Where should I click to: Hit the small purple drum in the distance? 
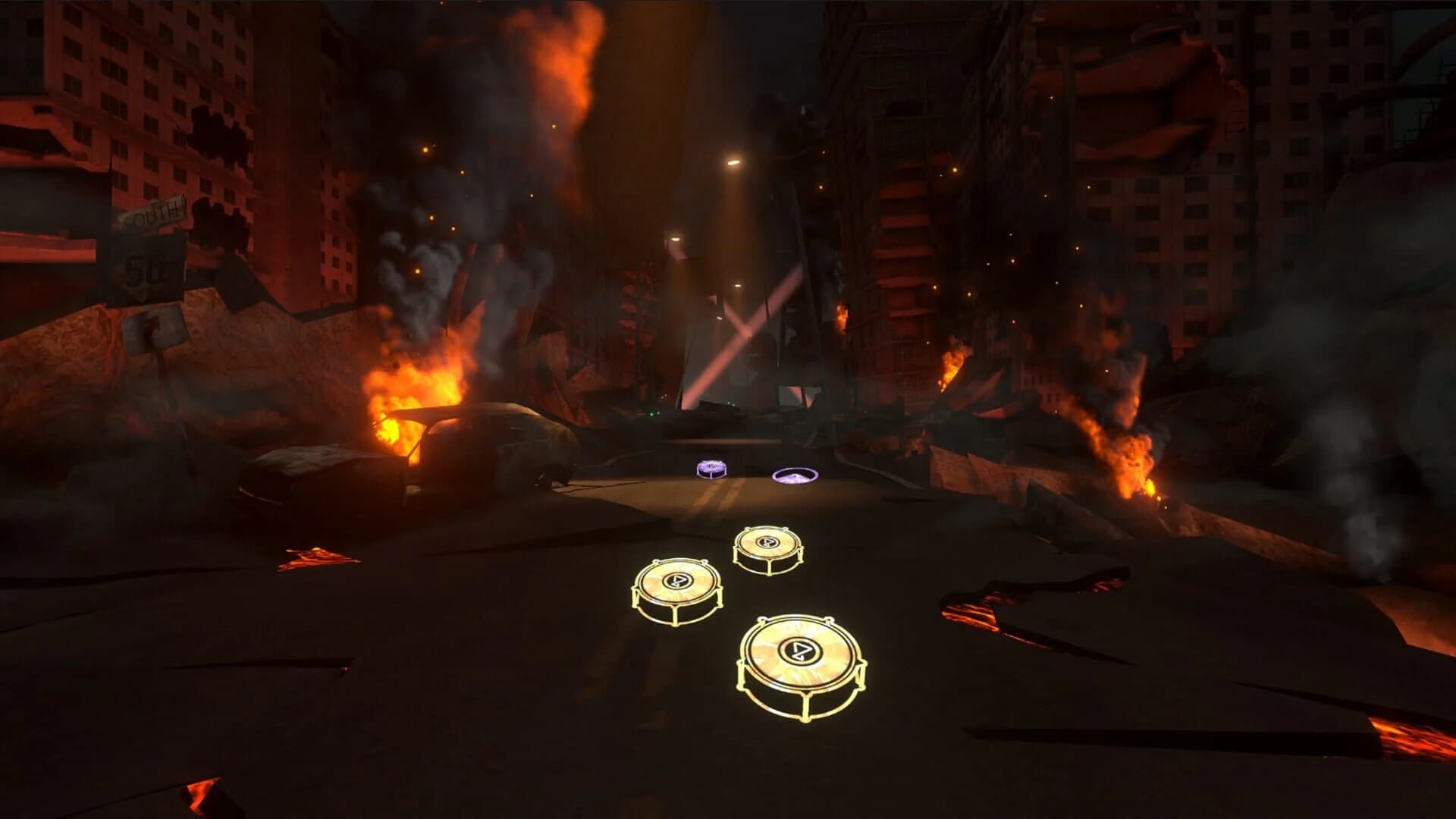point(711,467)
